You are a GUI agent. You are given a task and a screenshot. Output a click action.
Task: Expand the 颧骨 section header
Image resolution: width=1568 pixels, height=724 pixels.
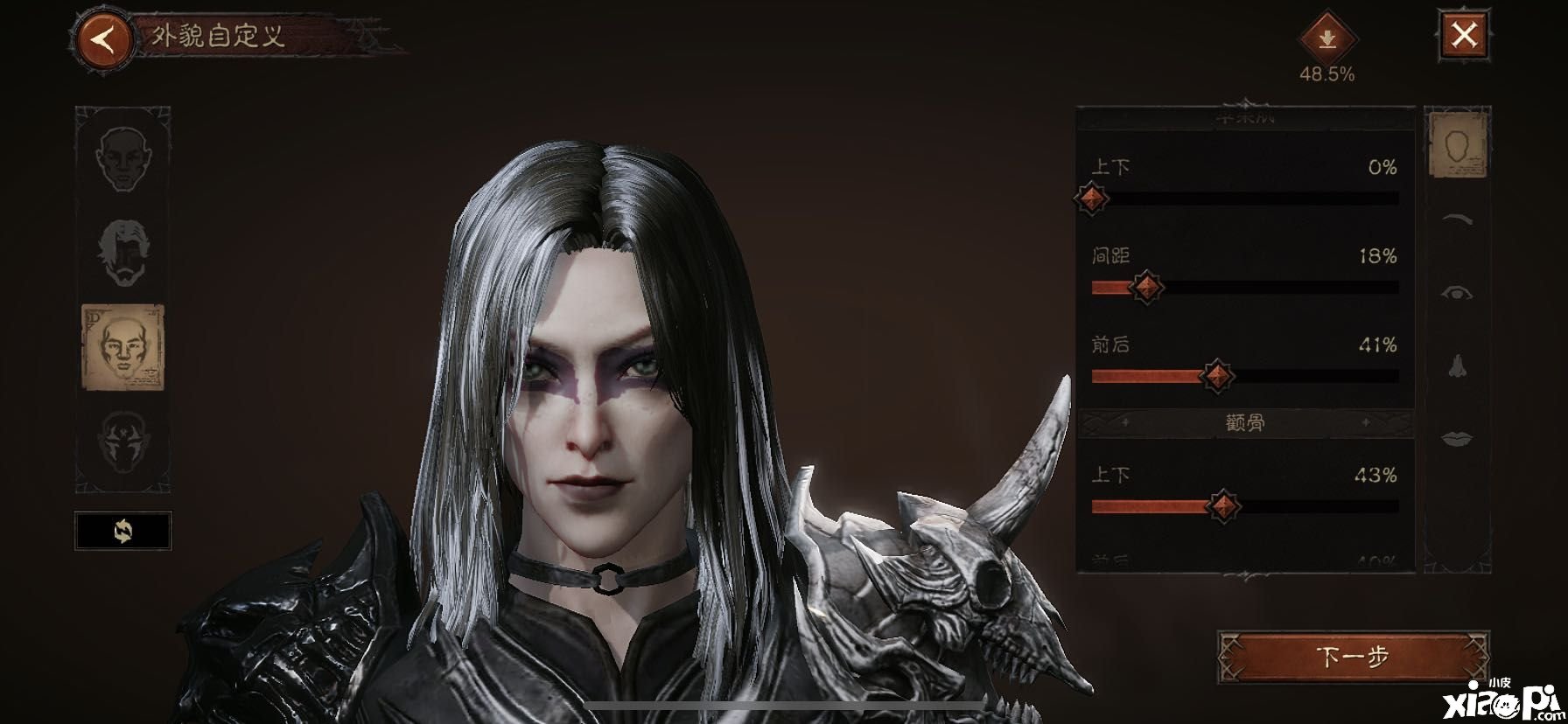coord(1243,424)
